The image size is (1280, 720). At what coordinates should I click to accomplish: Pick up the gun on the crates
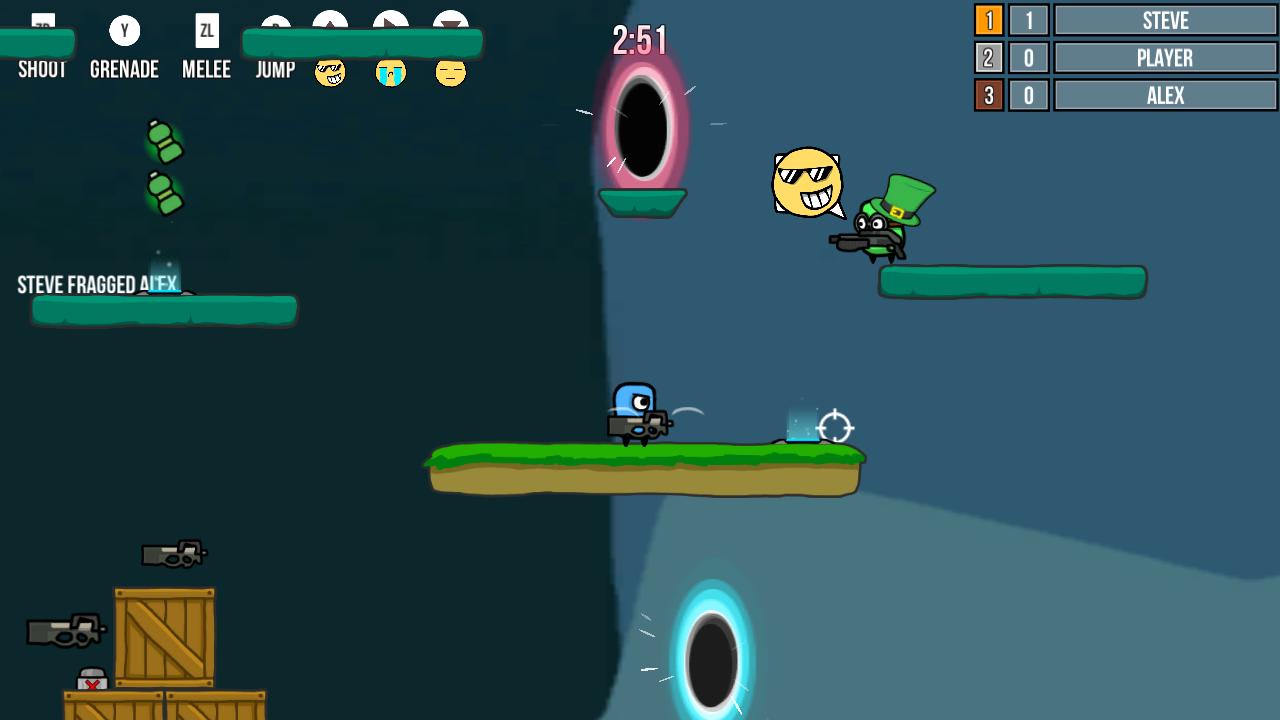click(175, 556)
